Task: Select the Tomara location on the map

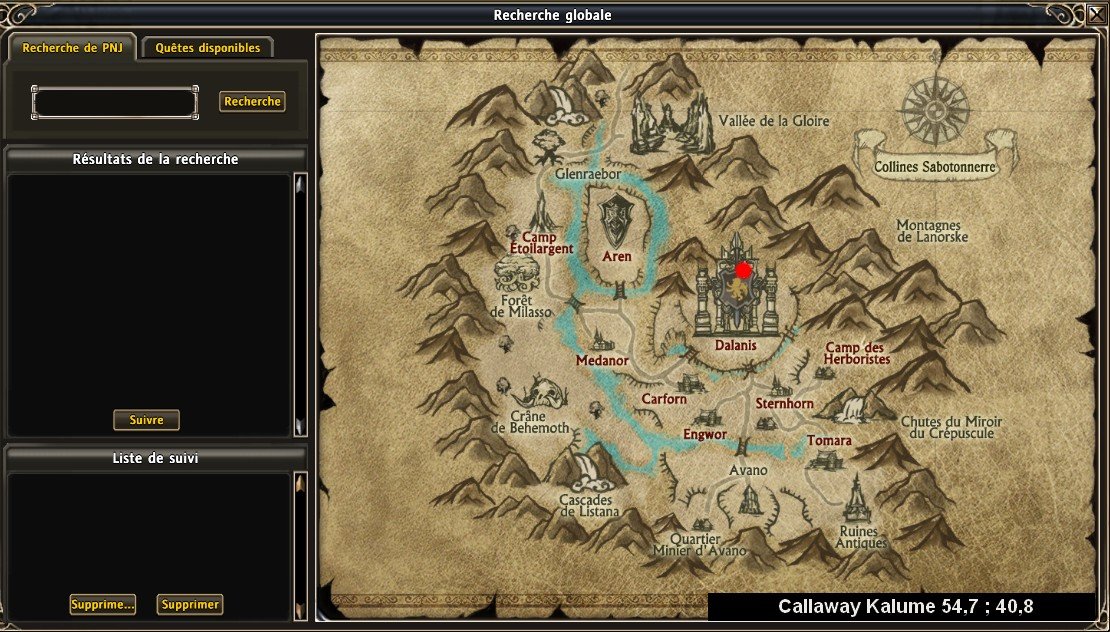Action: click(829, 441)
